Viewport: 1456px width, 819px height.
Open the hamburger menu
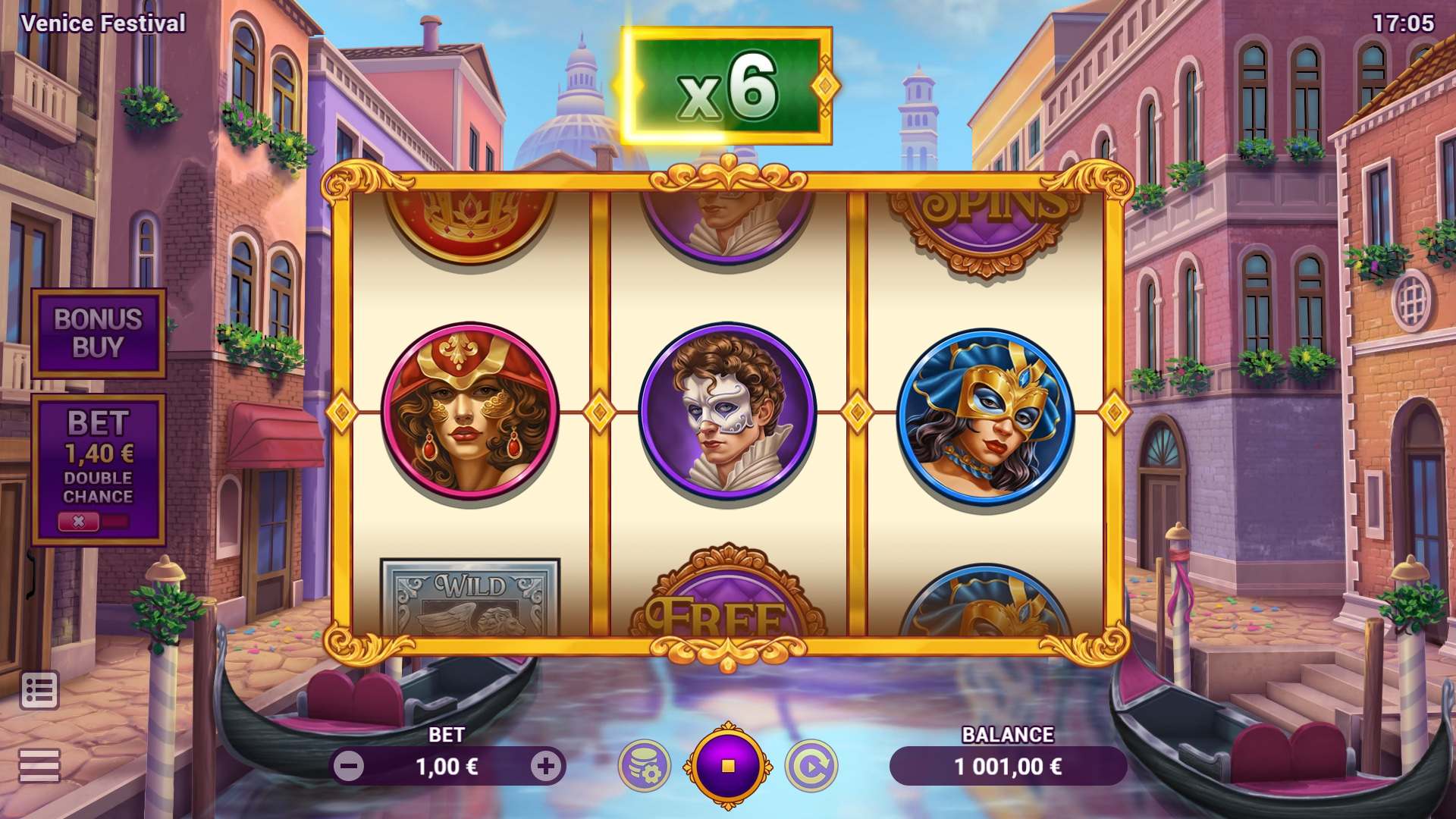point(39,765)
